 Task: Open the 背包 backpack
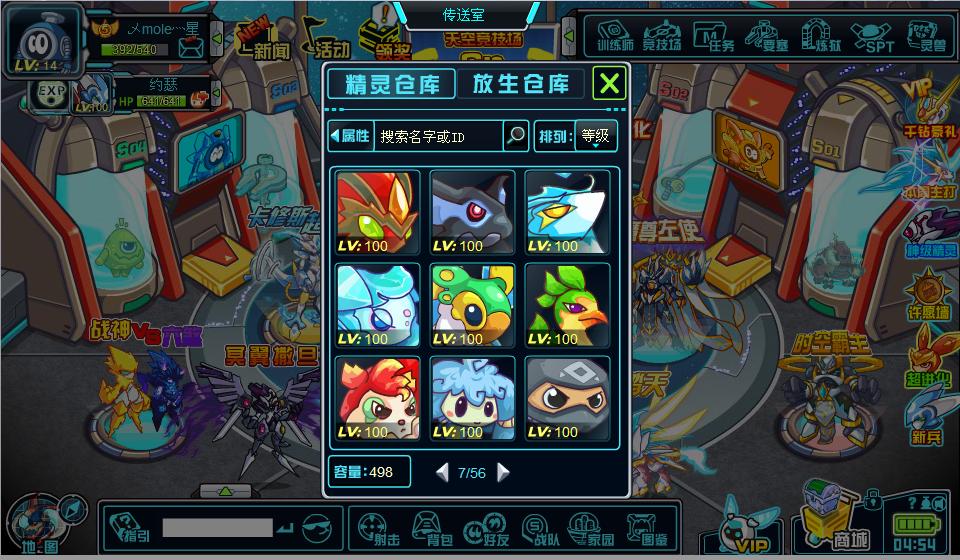coord(436,527)
